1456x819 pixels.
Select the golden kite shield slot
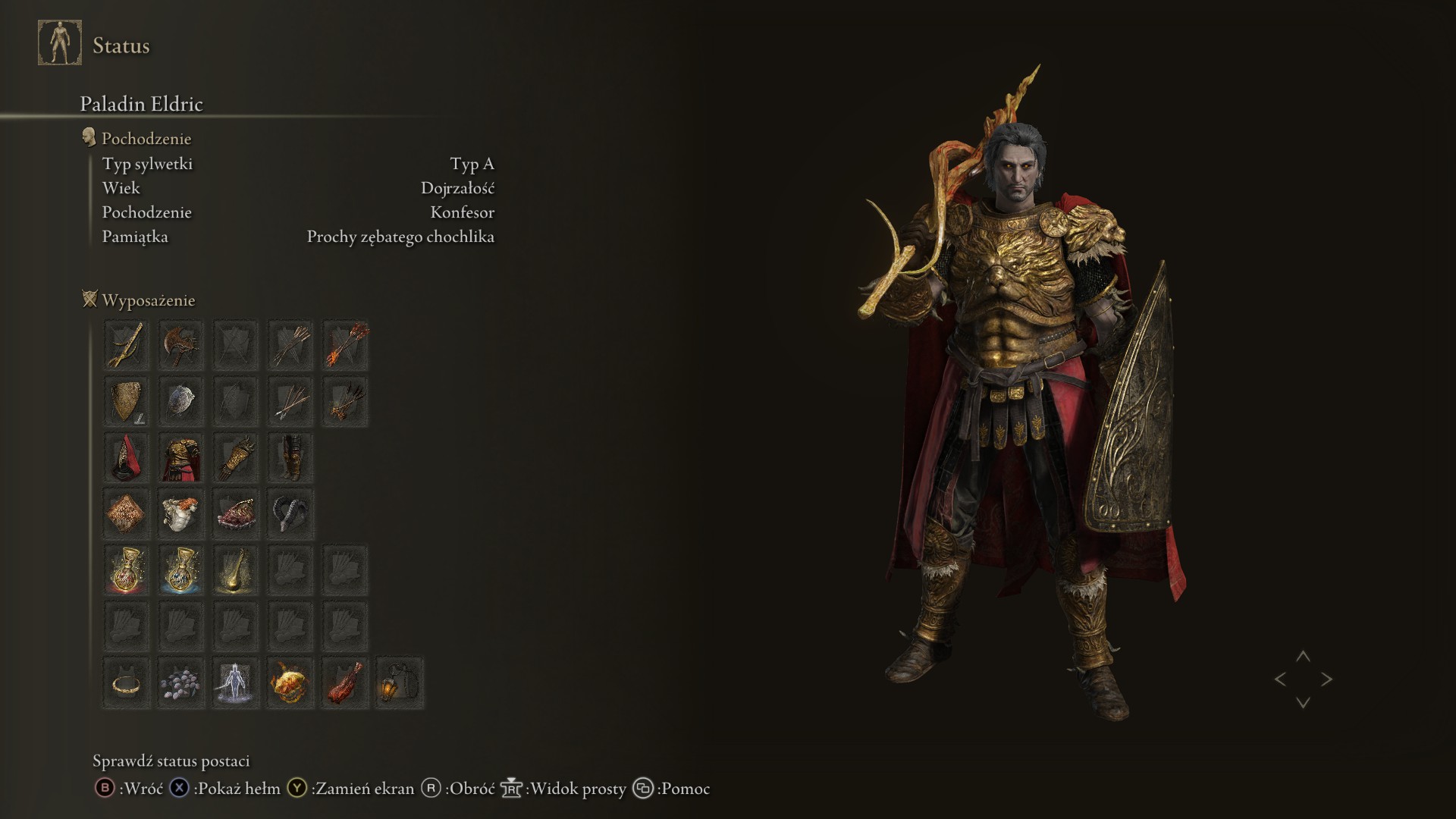point(126,401)
